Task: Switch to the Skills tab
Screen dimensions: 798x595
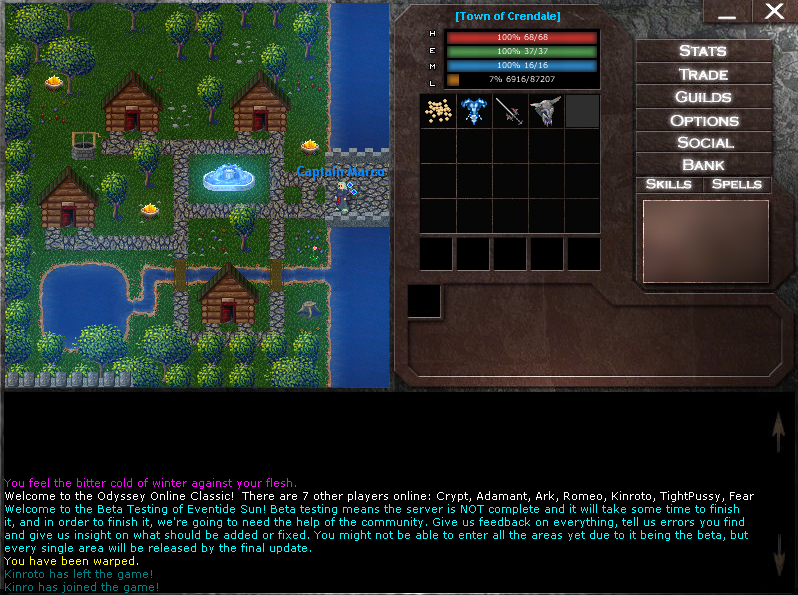Action: pyautogui.click(x=668, y=185)
